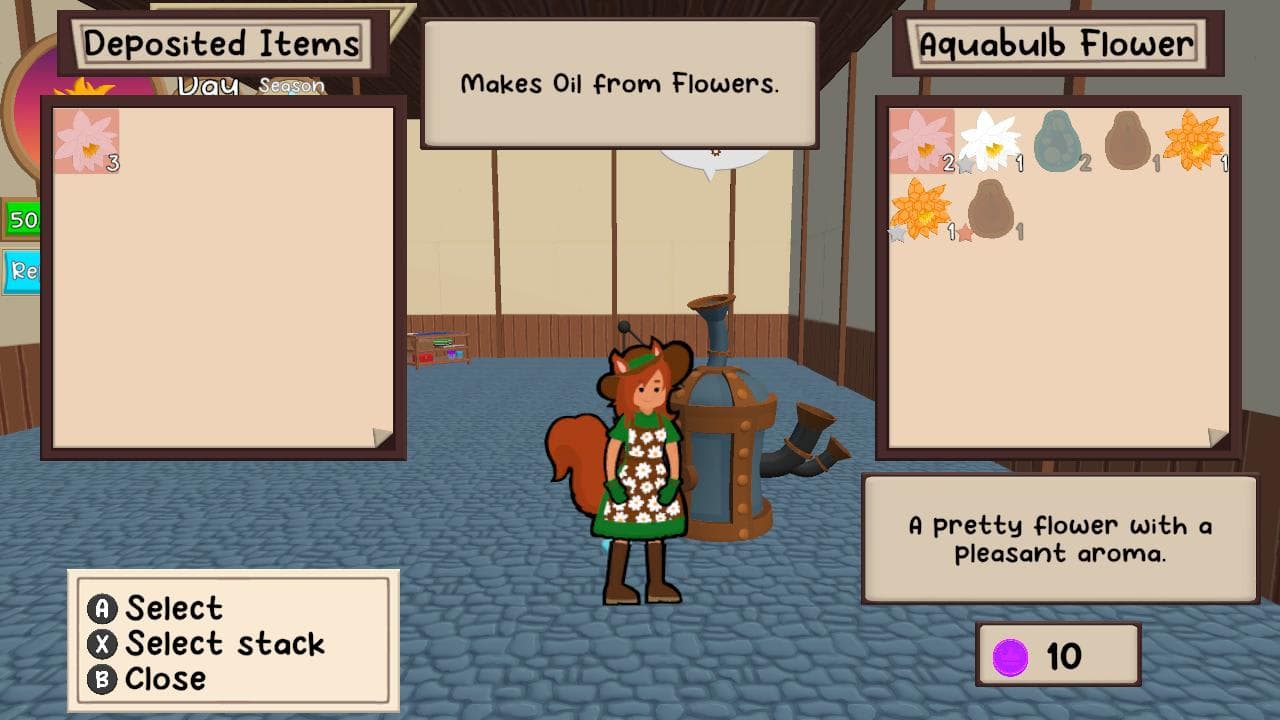Click the flower description text panel
Screen dimensions: 1280x720
pyautogui.click(x=1062, y=535)
